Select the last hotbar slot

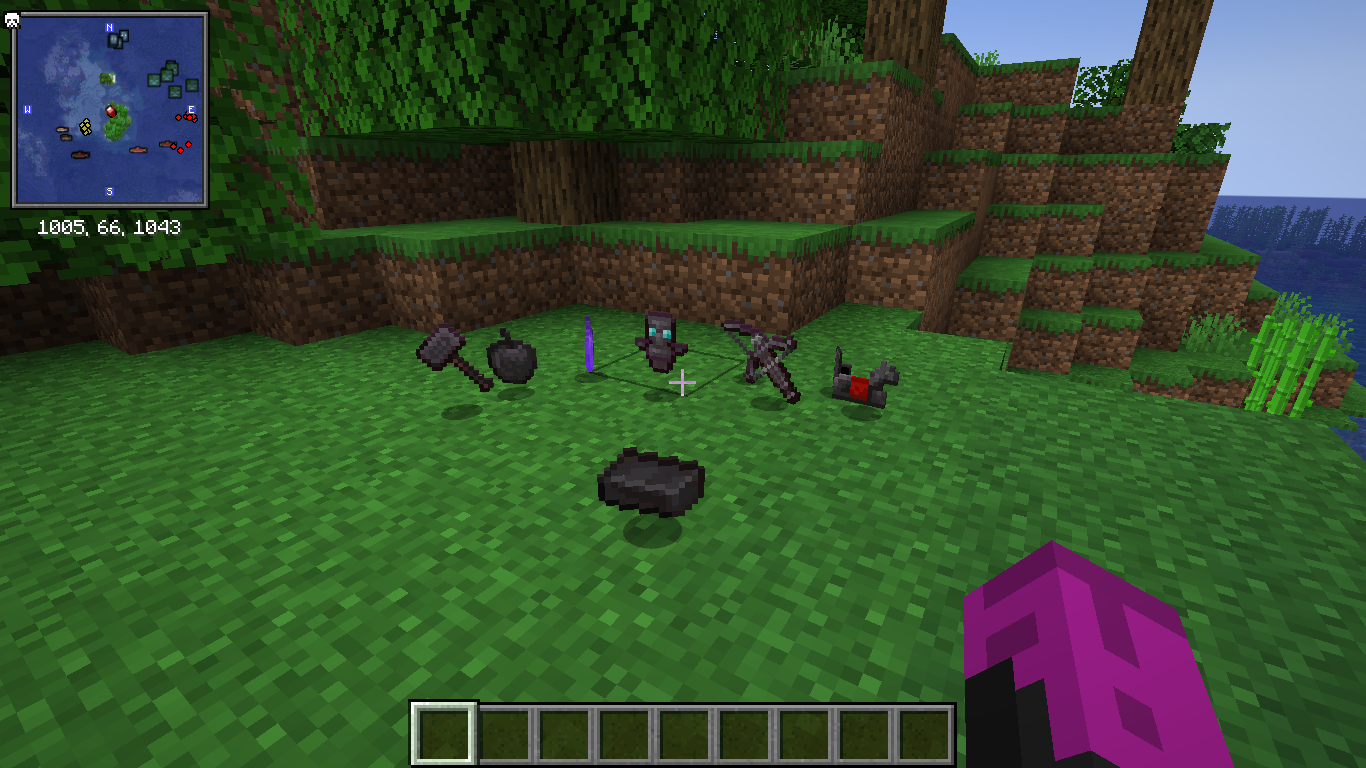tap(925, 733)
